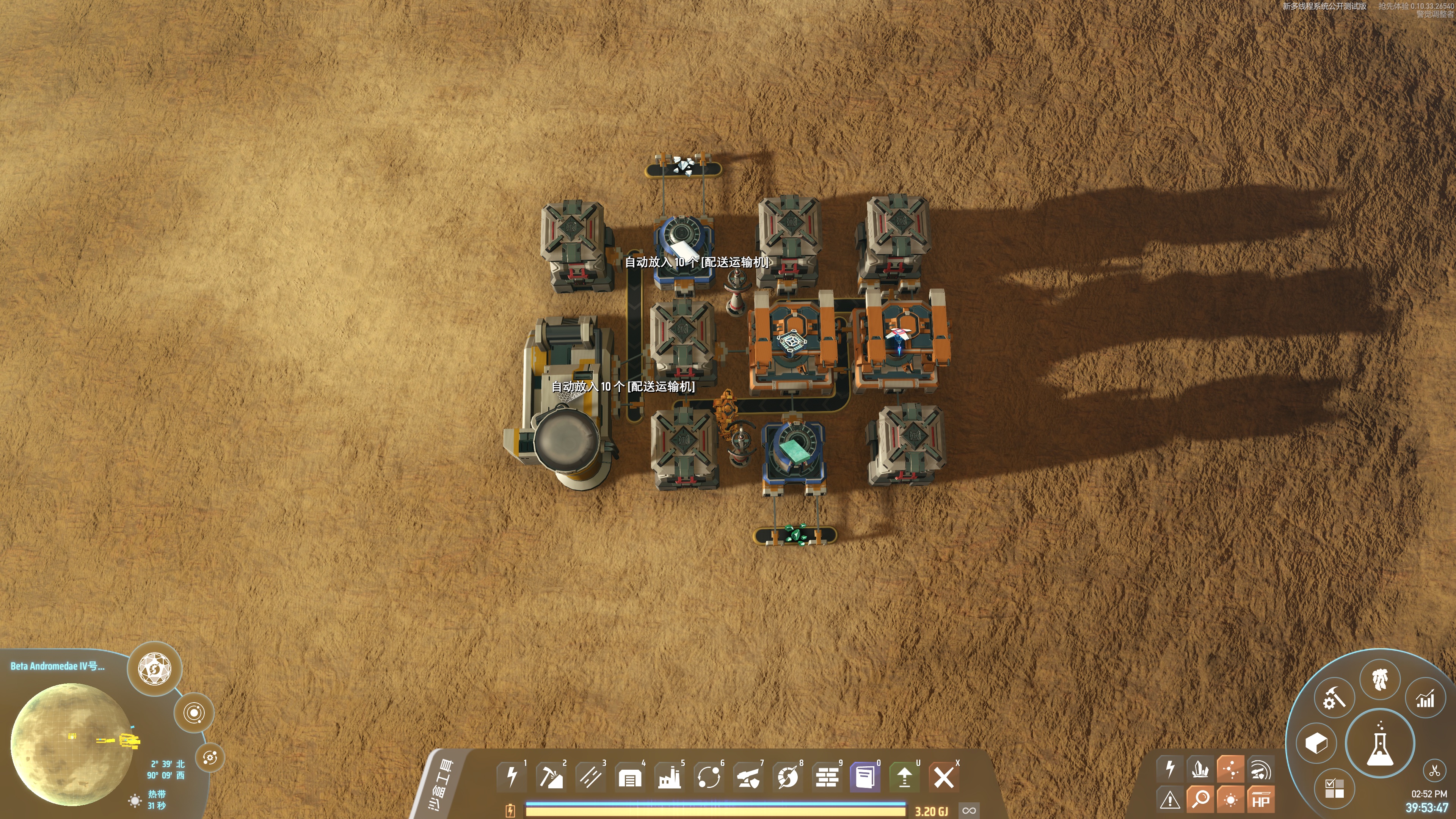Select the Dyson sphere build category

pos(788,778)
